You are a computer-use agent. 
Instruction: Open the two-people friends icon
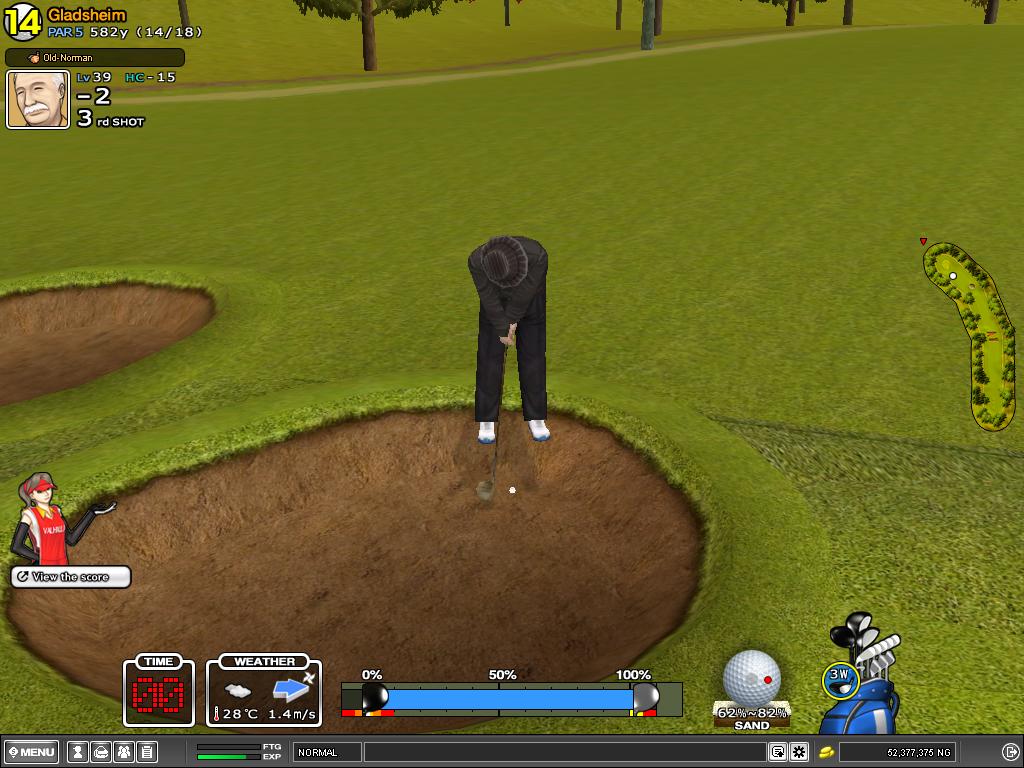pos(123,752)
